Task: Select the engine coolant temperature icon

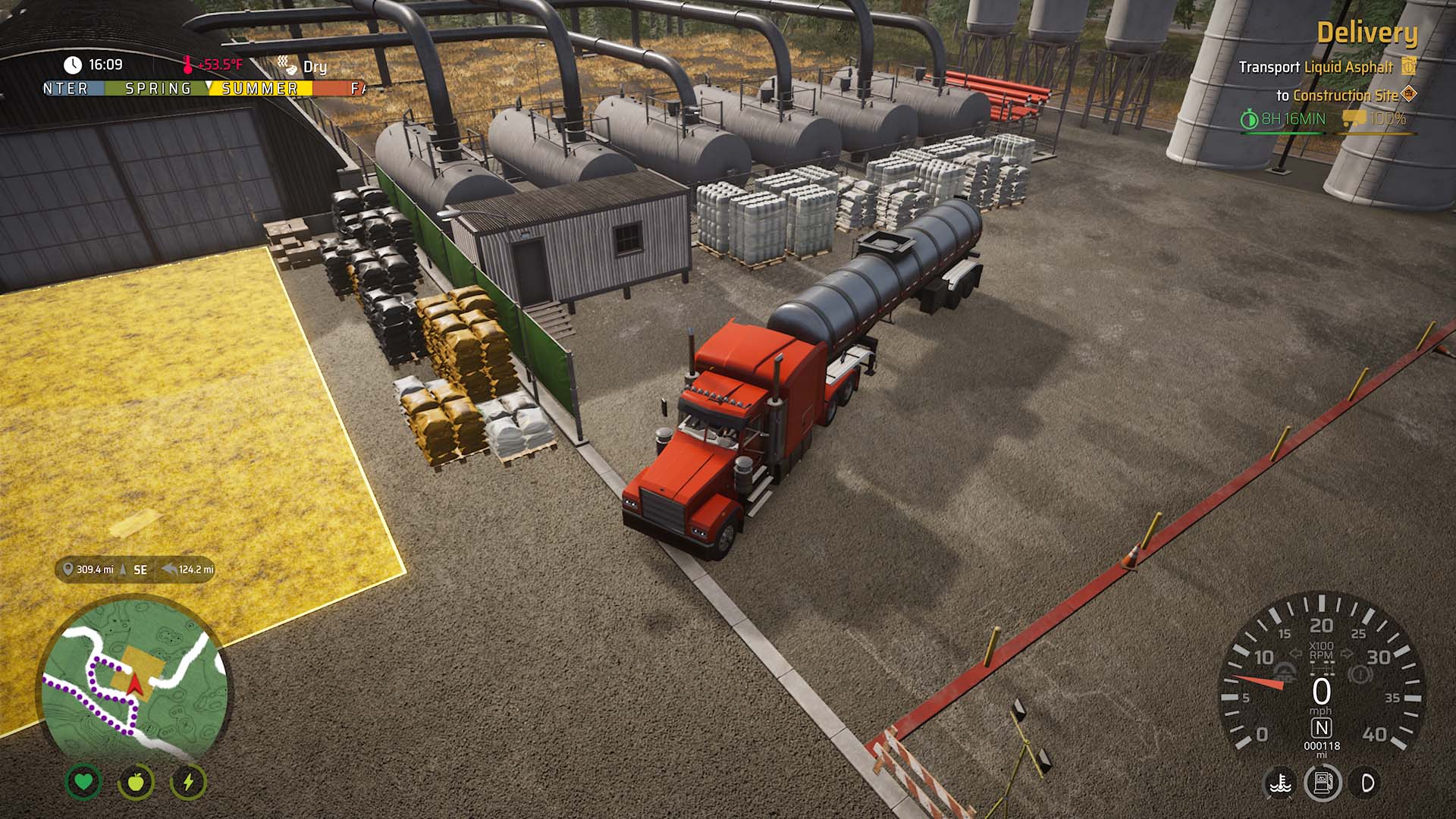Action: 1281,783
